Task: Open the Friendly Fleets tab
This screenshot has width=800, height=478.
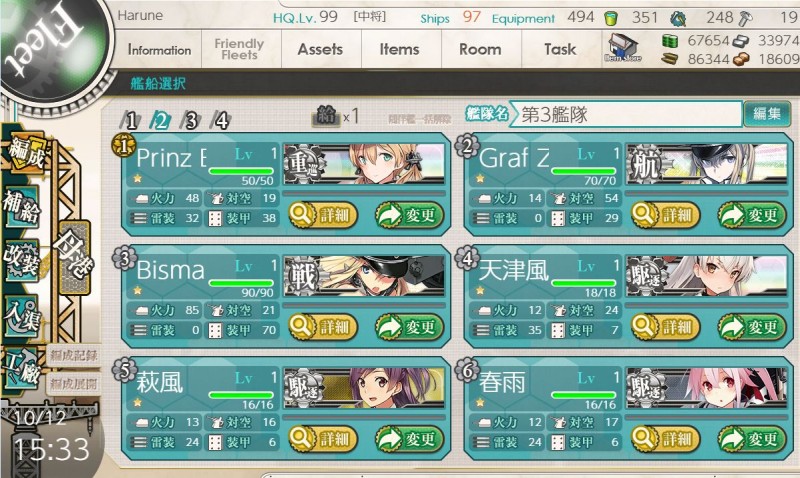Action: point(238,50)
